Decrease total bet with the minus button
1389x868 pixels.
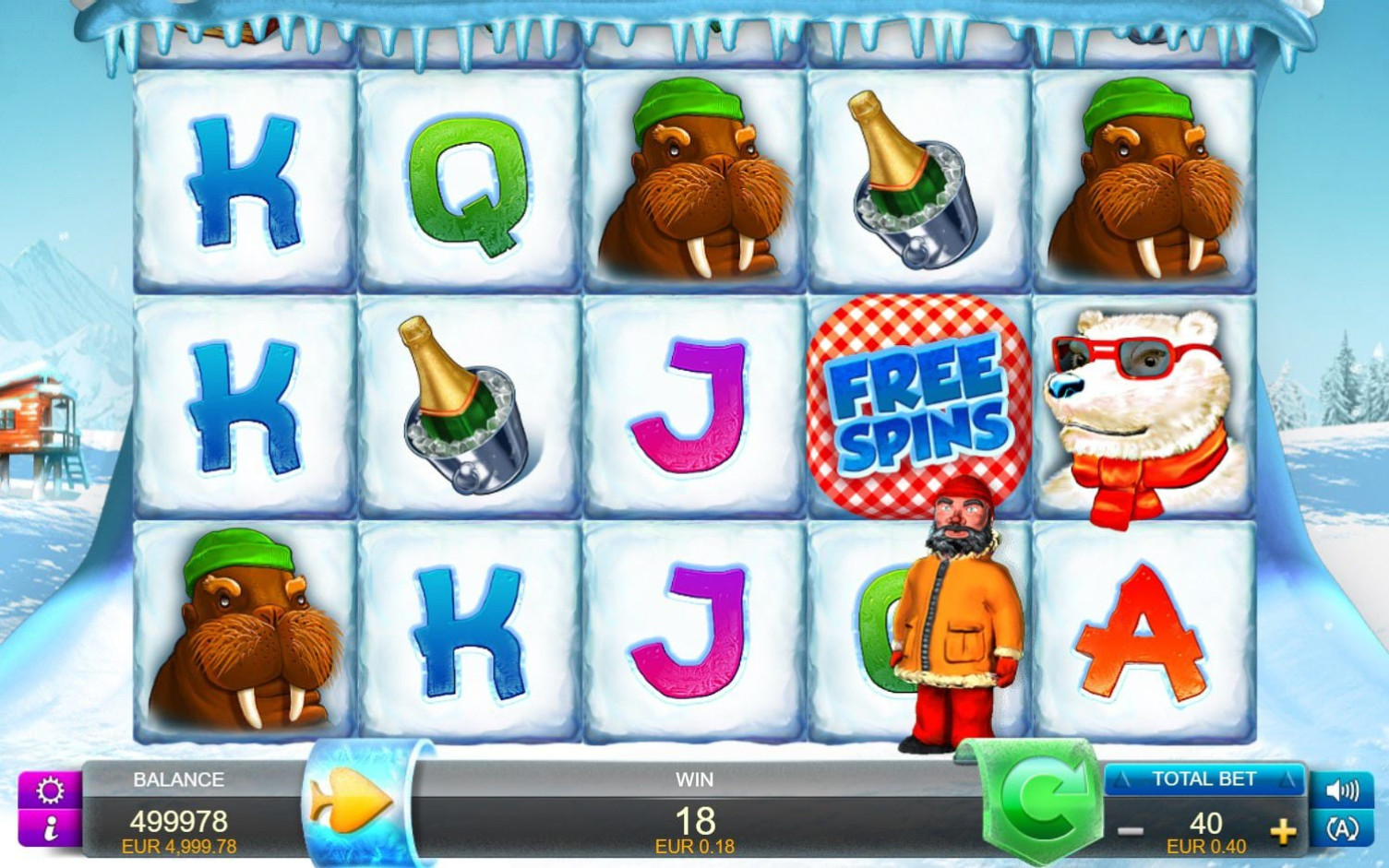coord(1131,831)
